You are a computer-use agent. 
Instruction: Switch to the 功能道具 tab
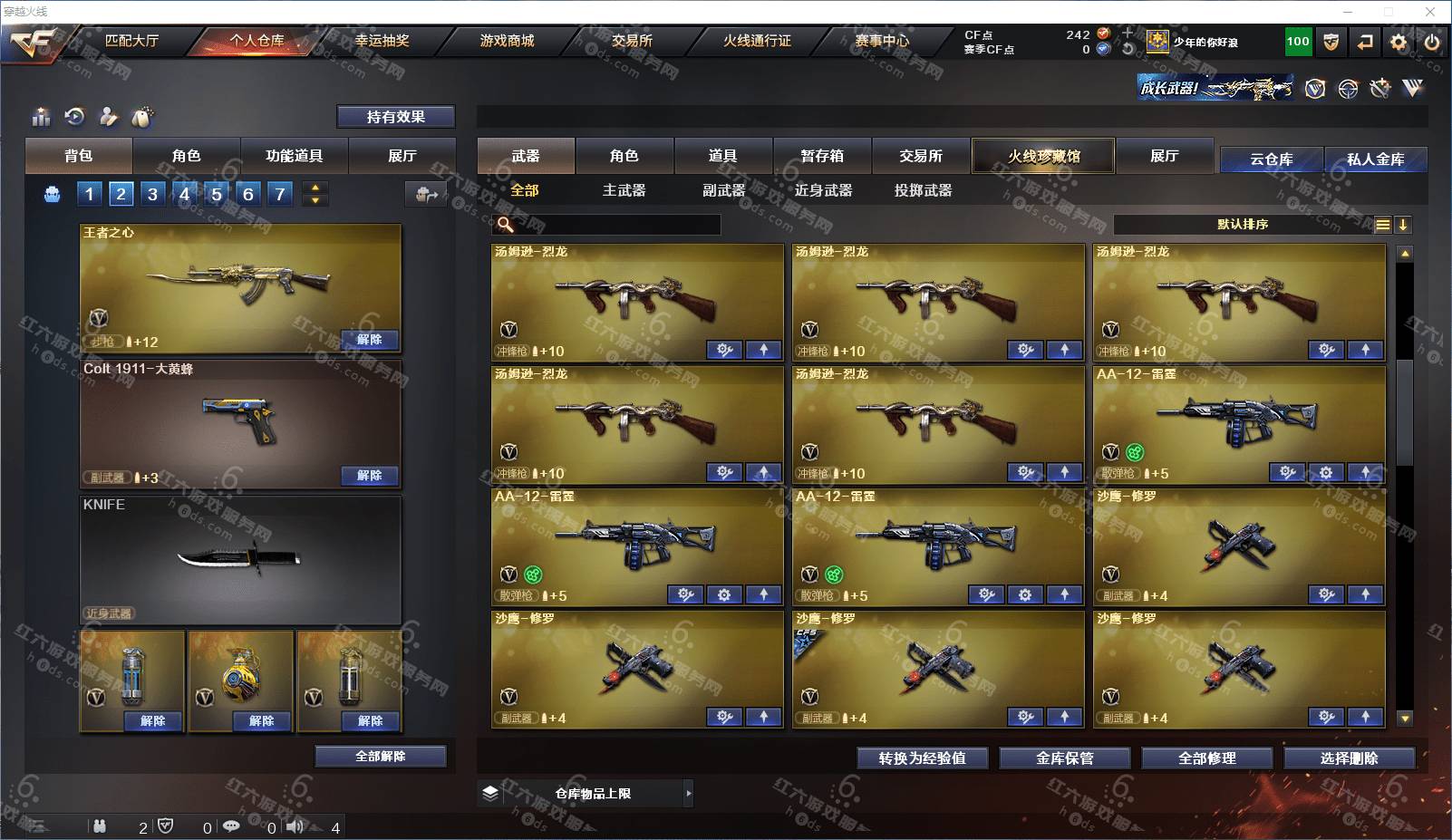point(294,156)
